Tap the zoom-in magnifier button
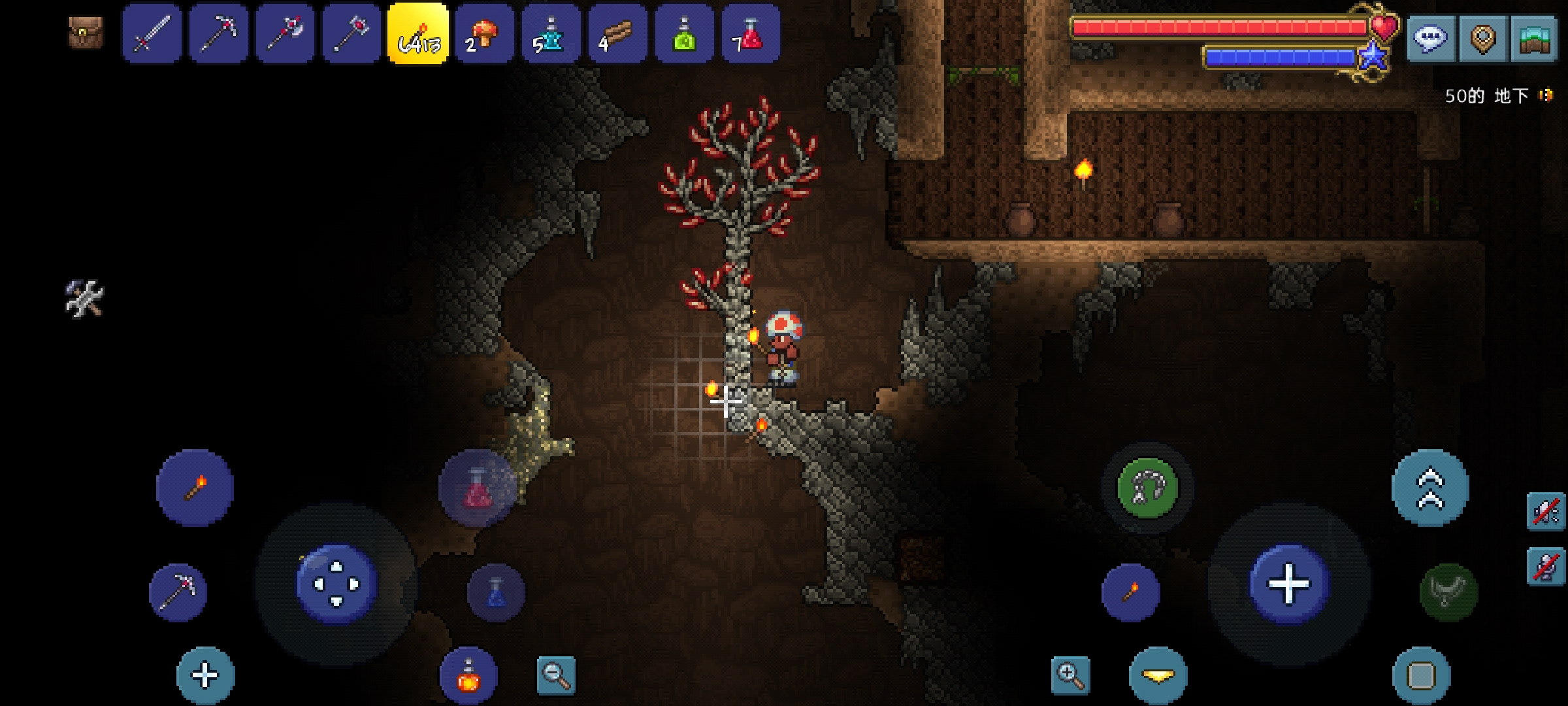Image resolution: width=1568 pixels, height=706 pixels. click(1070, 676)
